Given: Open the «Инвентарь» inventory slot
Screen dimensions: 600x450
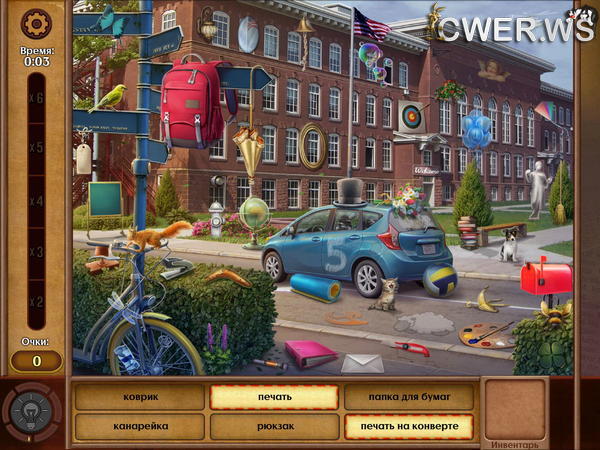Looking at the screenshot, I should coord(514,410).
